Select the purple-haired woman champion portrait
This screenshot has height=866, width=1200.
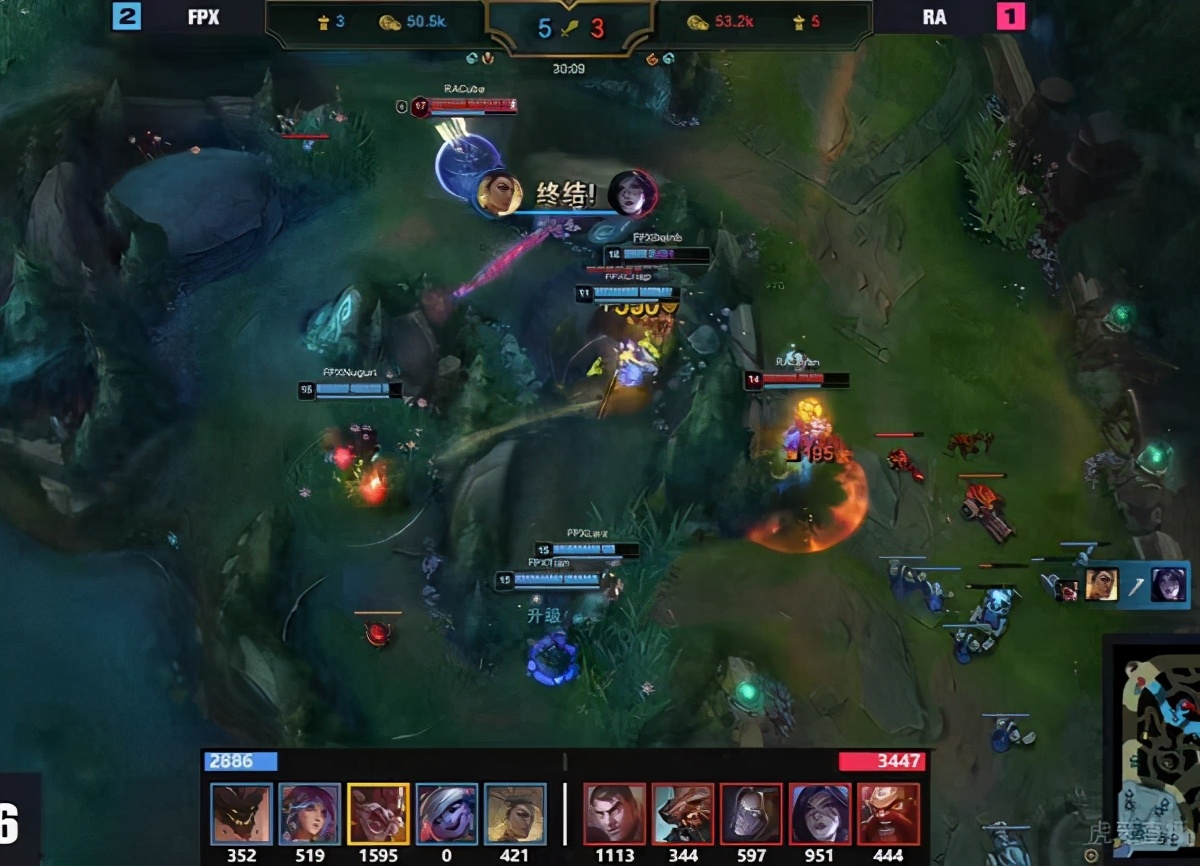pos(309,814)
